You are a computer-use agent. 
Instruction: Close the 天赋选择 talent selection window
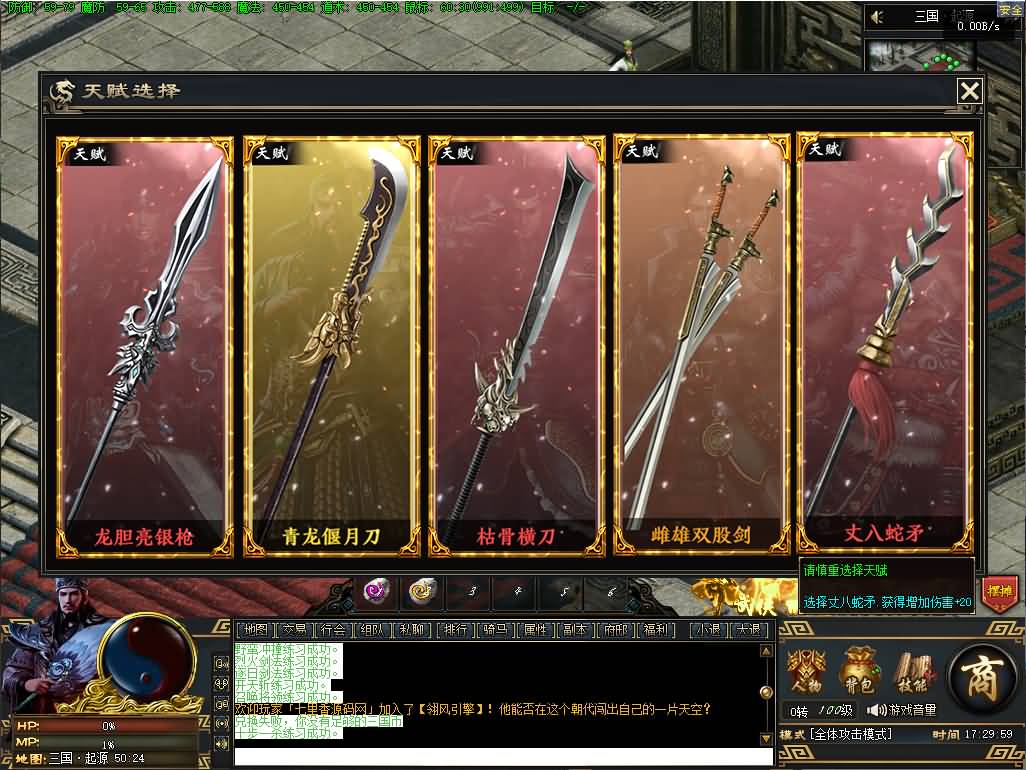click(x=969, y=91)
